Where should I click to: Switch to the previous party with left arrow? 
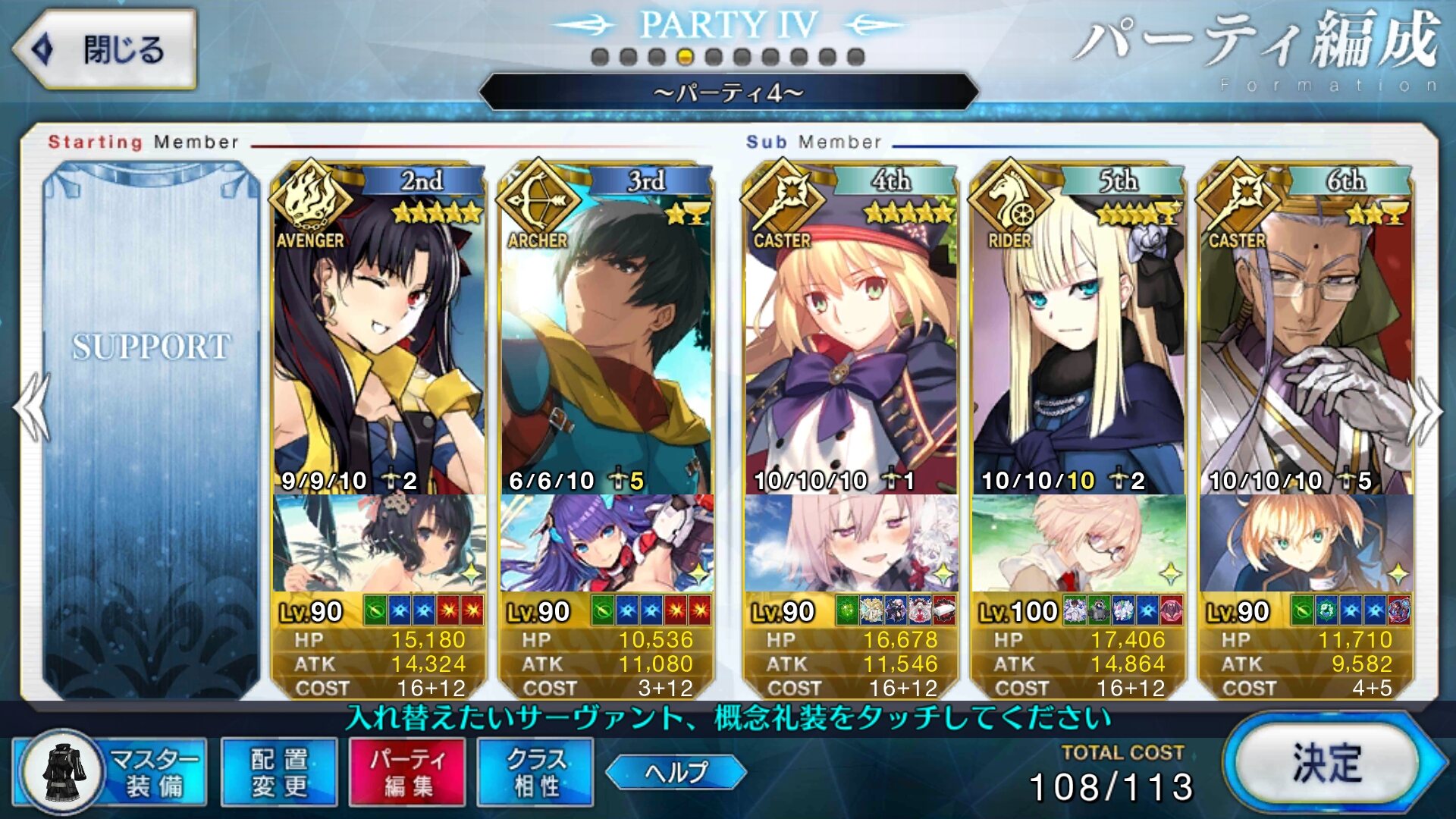tap(32, 408)
